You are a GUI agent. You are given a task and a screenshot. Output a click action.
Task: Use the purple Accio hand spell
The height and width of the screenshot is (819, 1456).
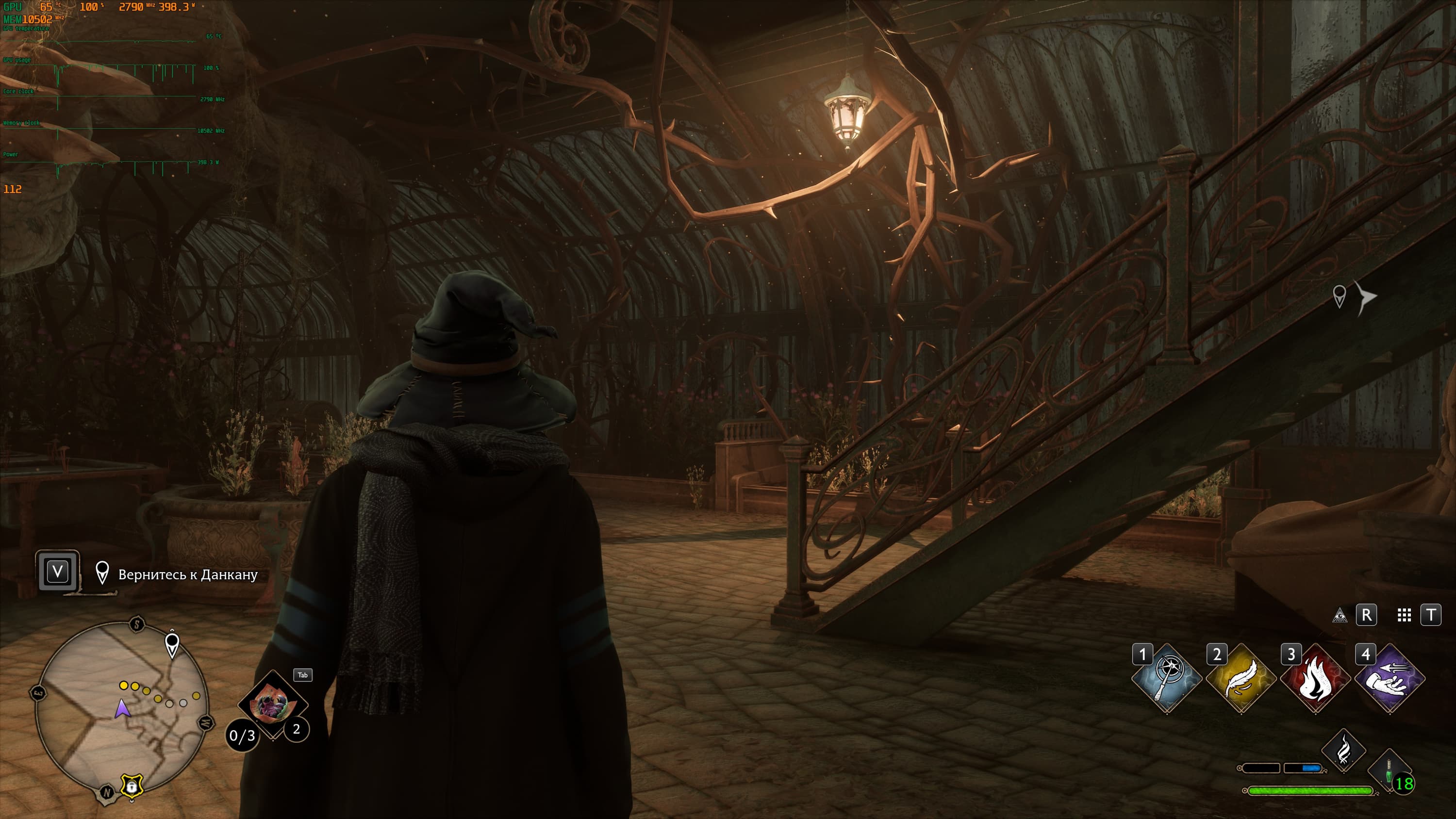click(1390, 678)
